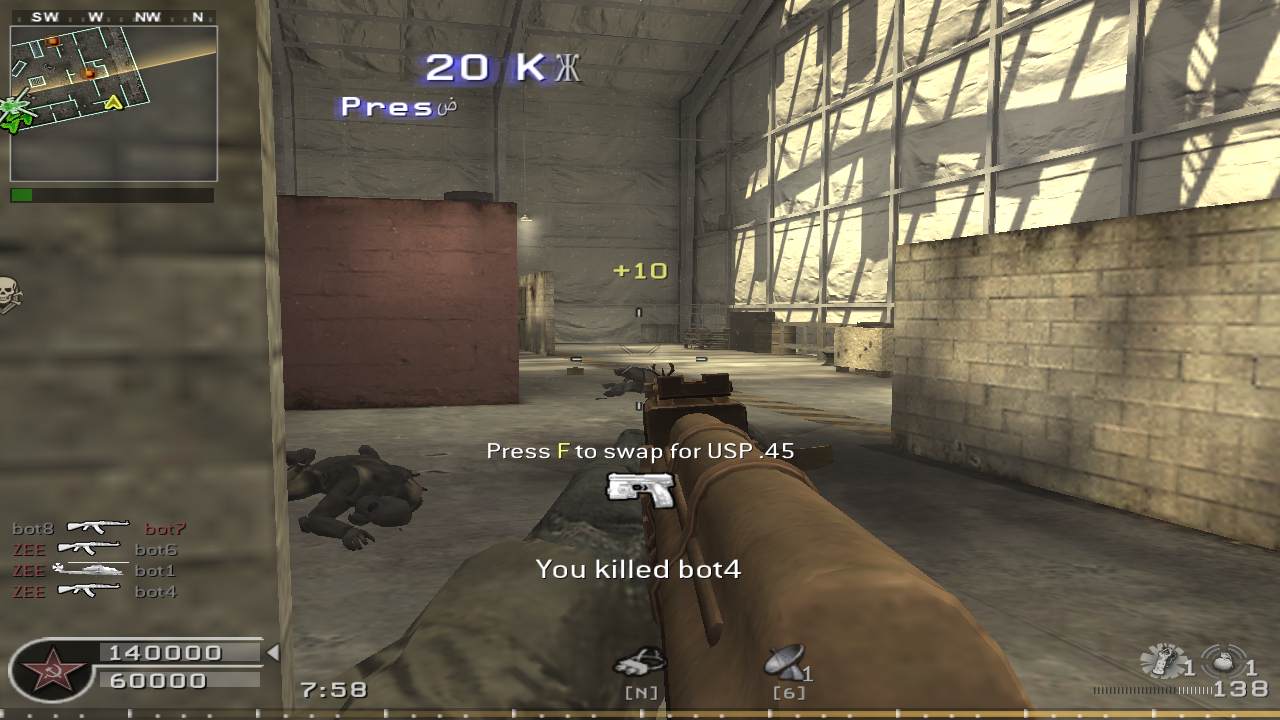Select the yellow player arrow on the minimap

click(x=113, y=103)
